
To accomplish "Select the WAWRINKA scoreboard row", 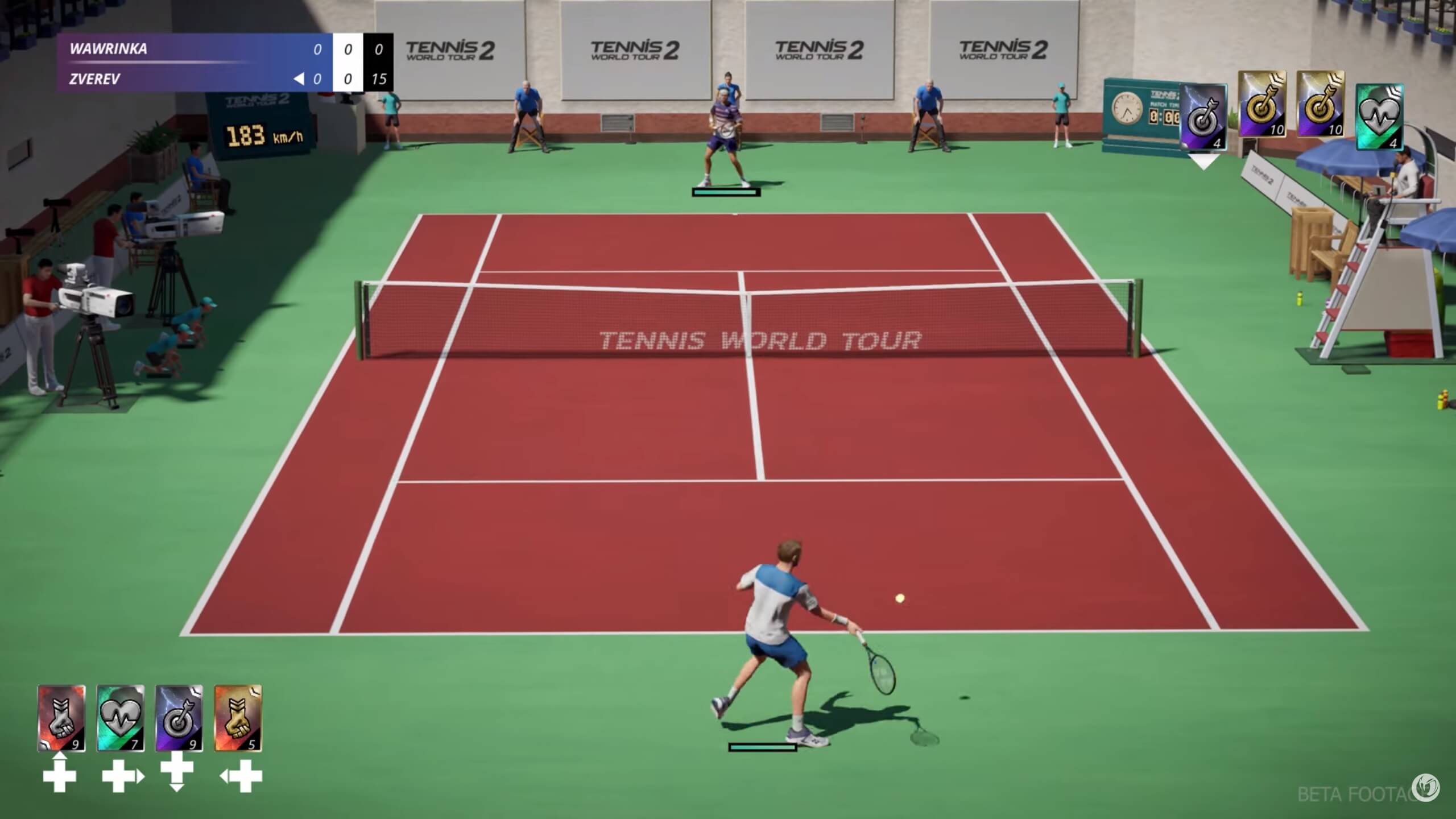I will click(x=171, y=50).
